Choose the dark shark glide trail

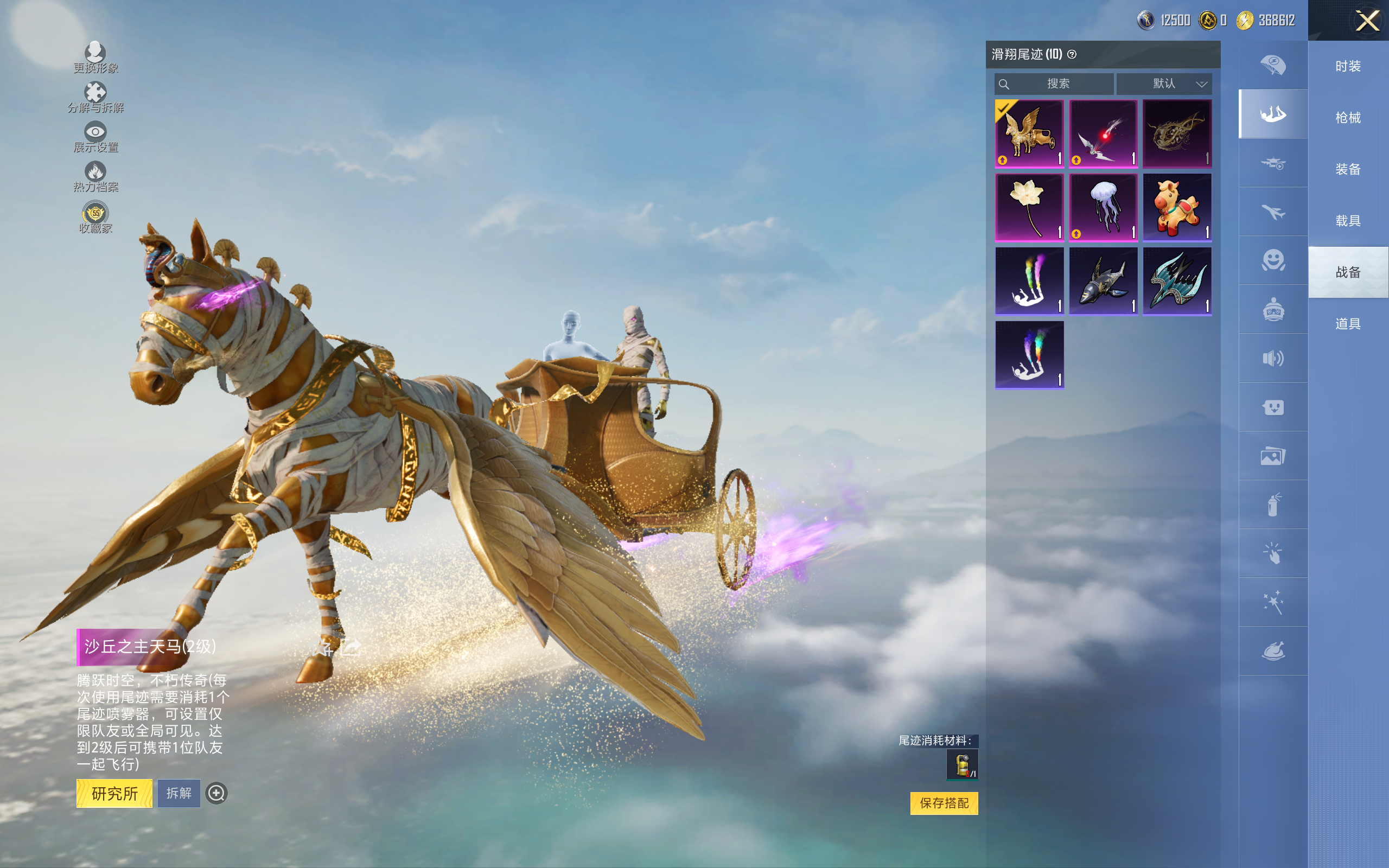coord(1103,282)
